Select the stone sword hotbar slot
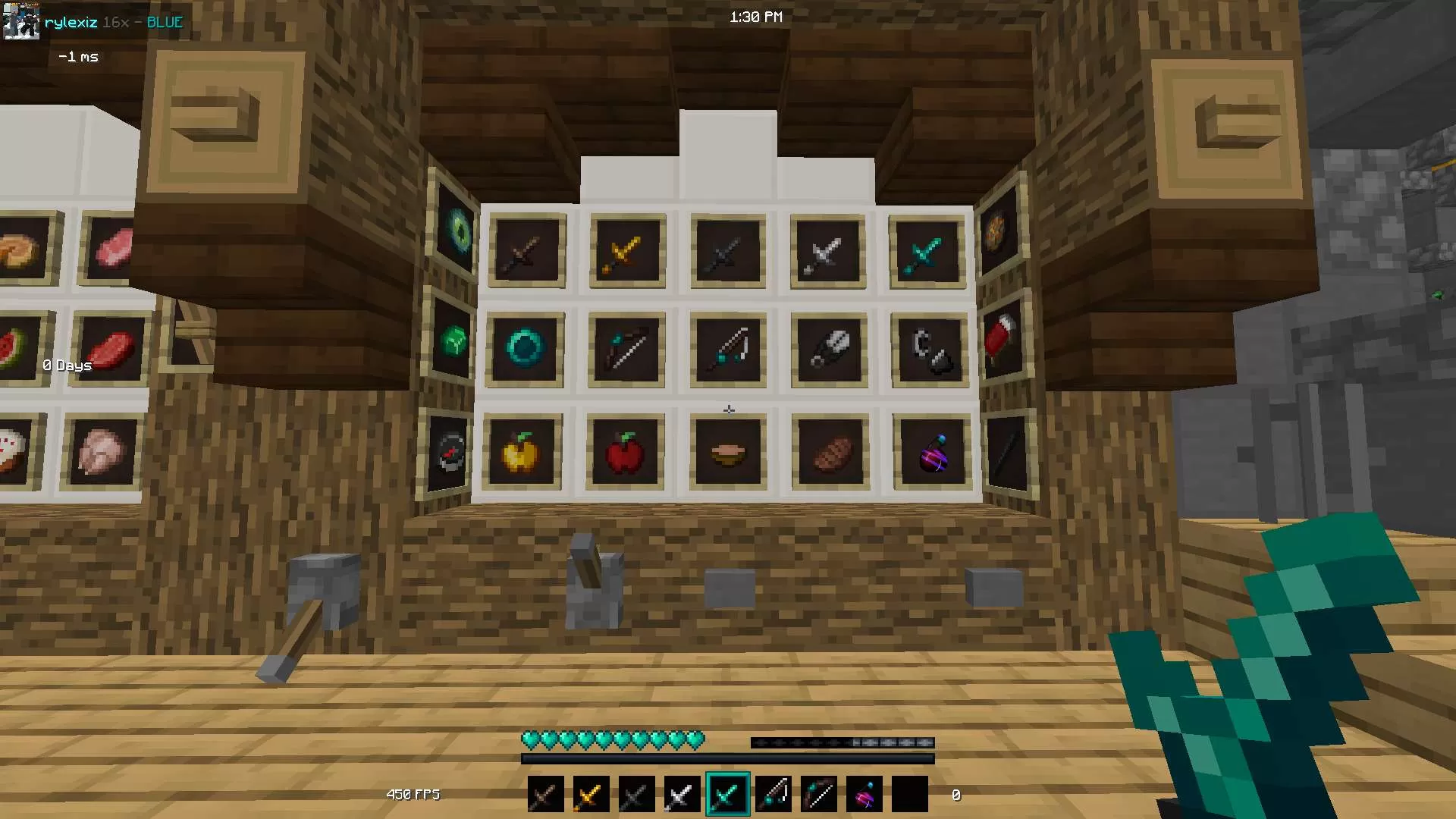The width and height of the screenshot is (1456, 819). coord(636,793)
